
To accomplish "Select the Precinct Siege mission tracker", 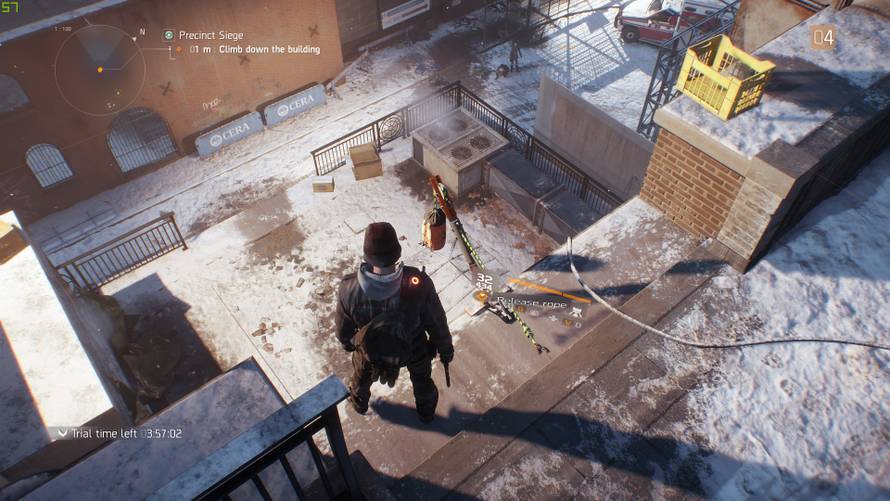I will (x=210, y=35).
